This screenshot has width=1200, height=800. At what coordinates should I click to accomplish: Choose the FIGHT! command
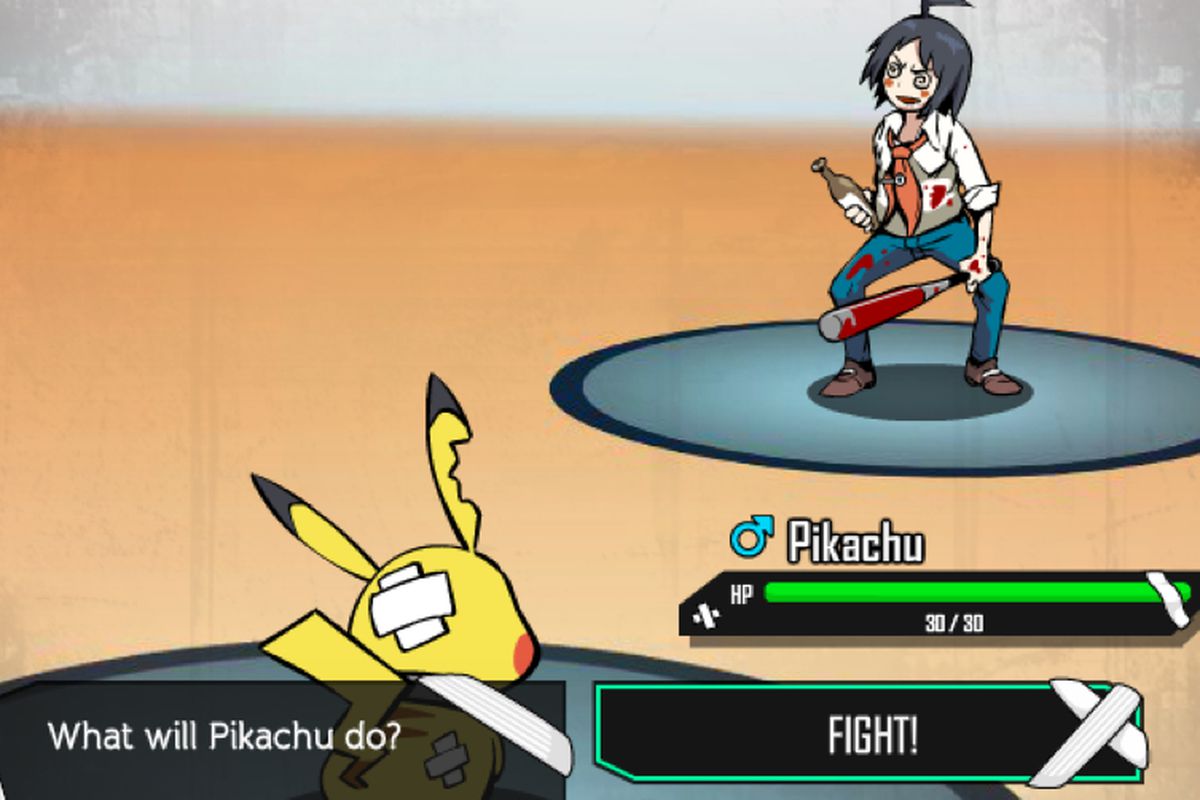[870, 734]
